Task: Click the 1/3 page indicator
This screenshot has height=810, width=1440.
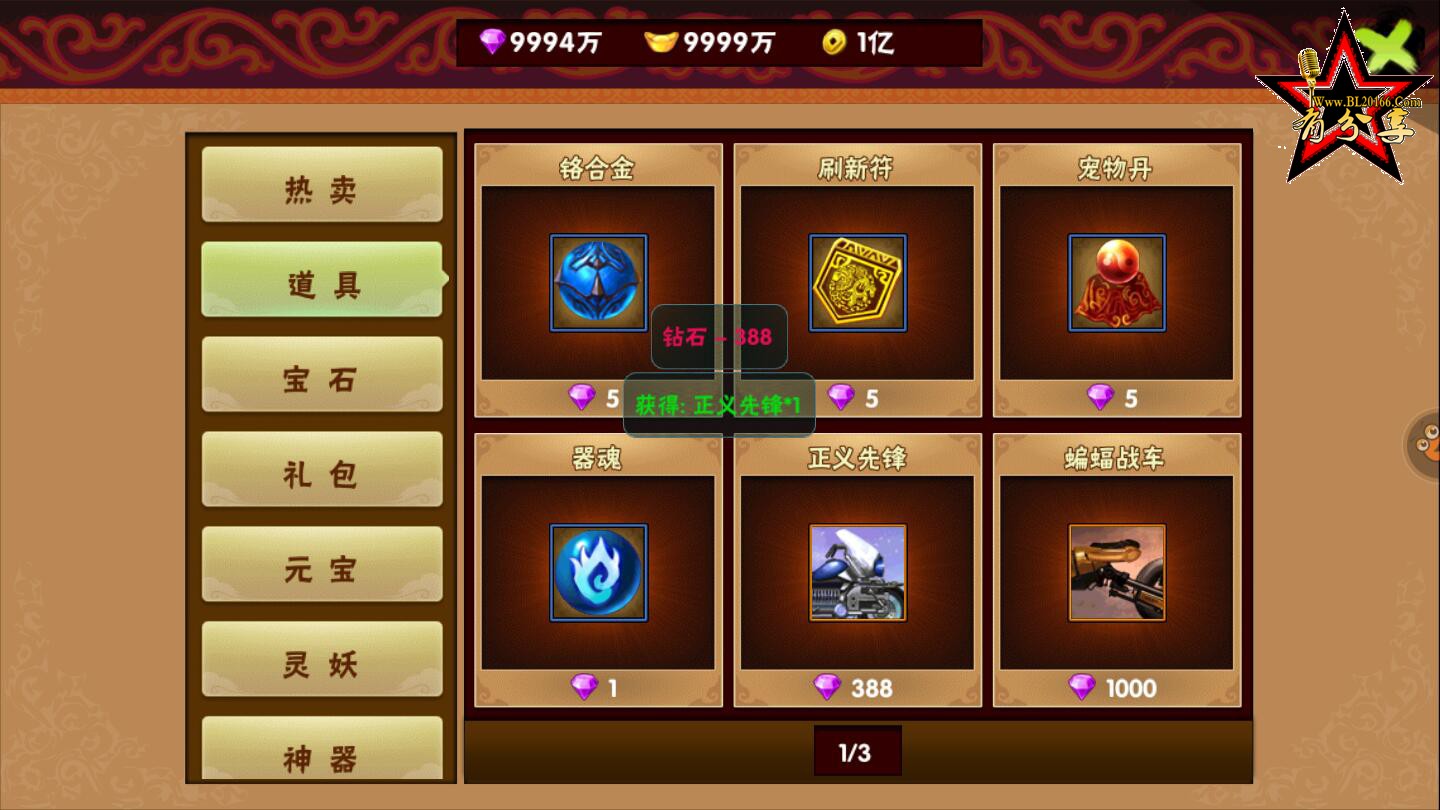Action: [x=857, y=749]
